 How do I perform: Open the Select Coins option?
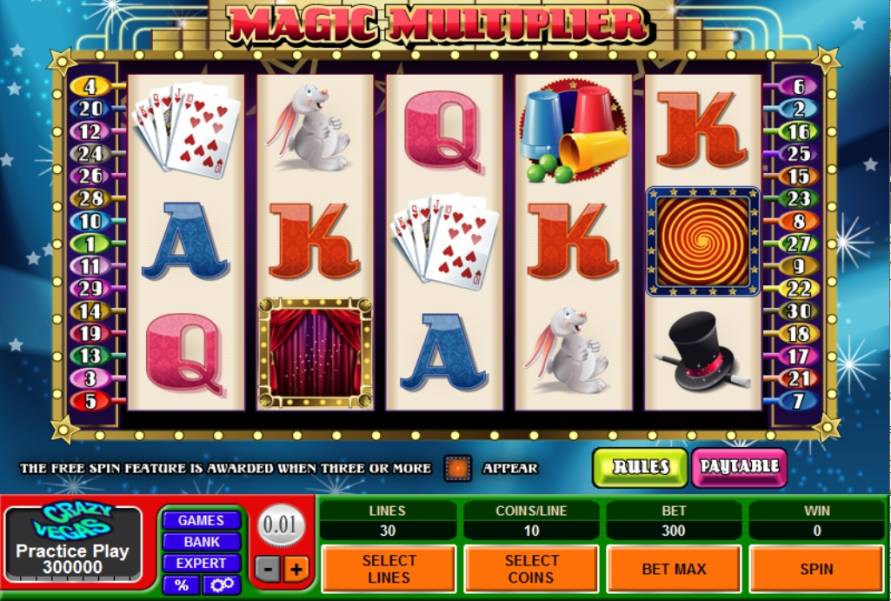531,569
